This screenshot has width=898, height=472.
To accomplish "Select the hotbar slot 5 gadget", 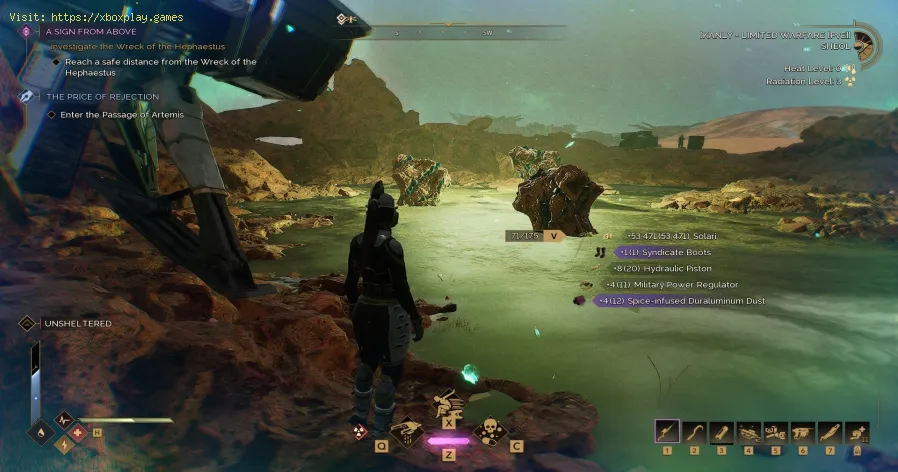I will tap(772, 431).
